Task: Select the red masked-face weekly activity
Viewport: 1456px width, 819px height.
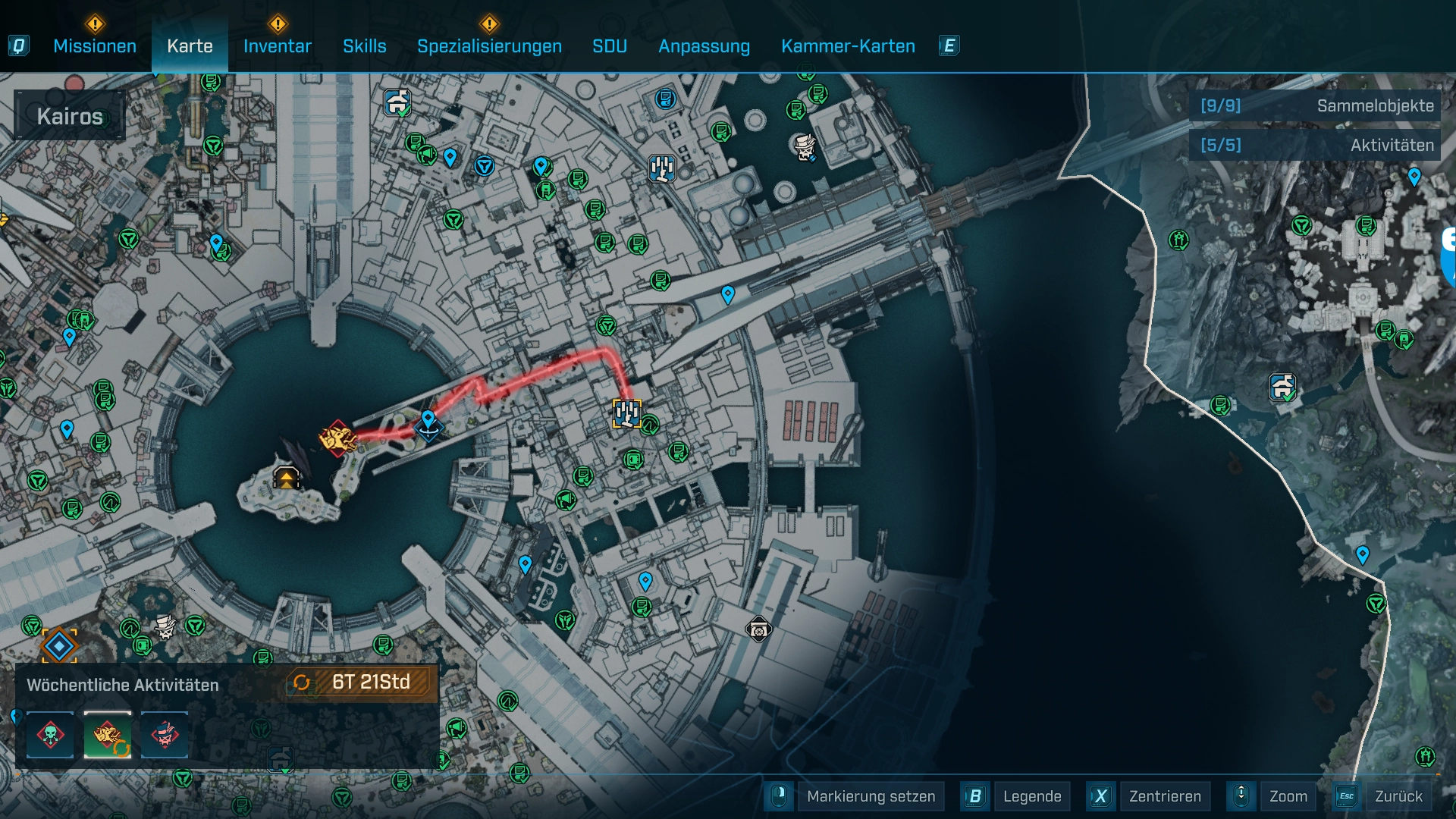Action: pos(165,735)
